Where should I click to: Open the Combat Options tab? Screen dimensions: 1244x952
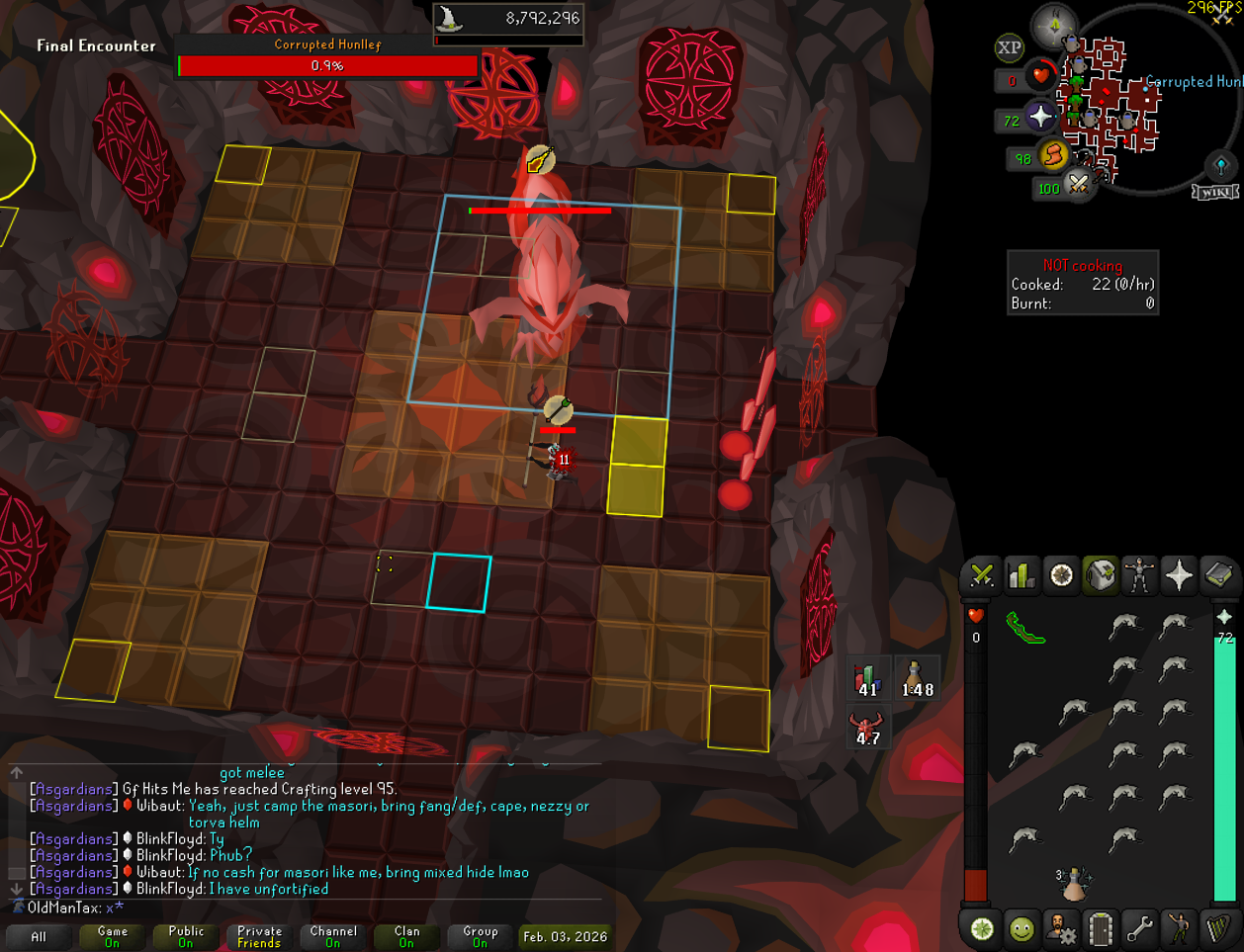pos(982,575)
